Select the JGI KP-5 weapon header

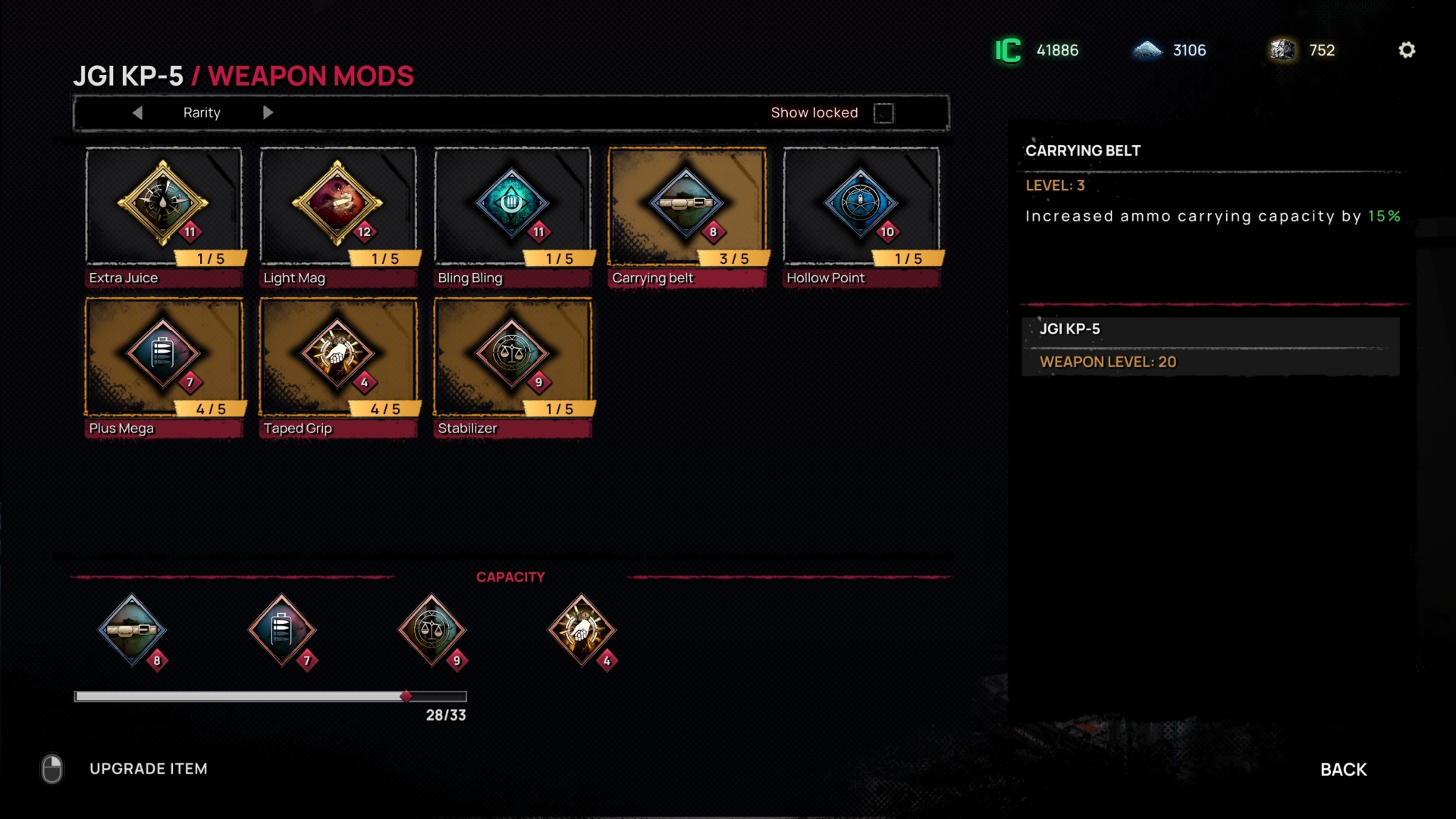click(1212, 329)
